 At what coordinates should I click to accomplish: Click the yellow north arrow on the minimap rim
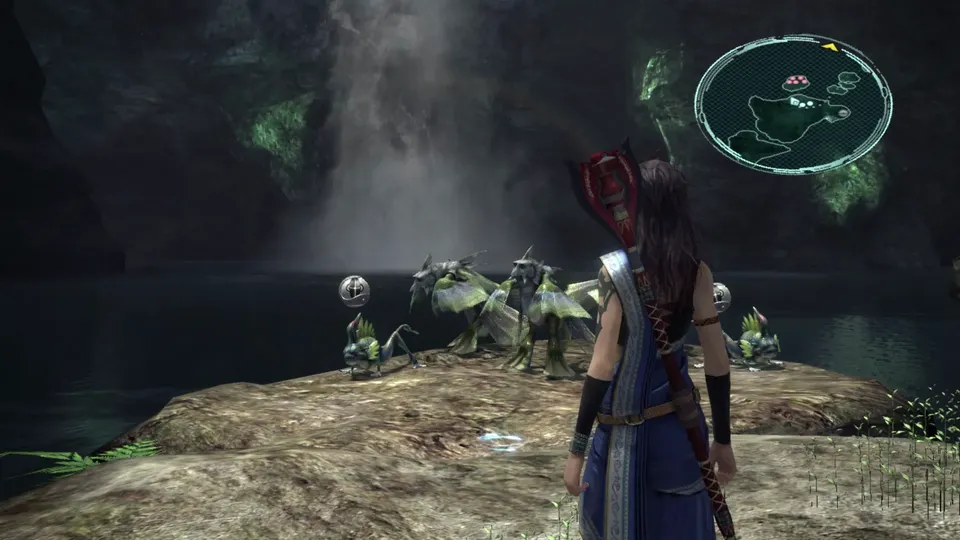click(x=829, y=45)
